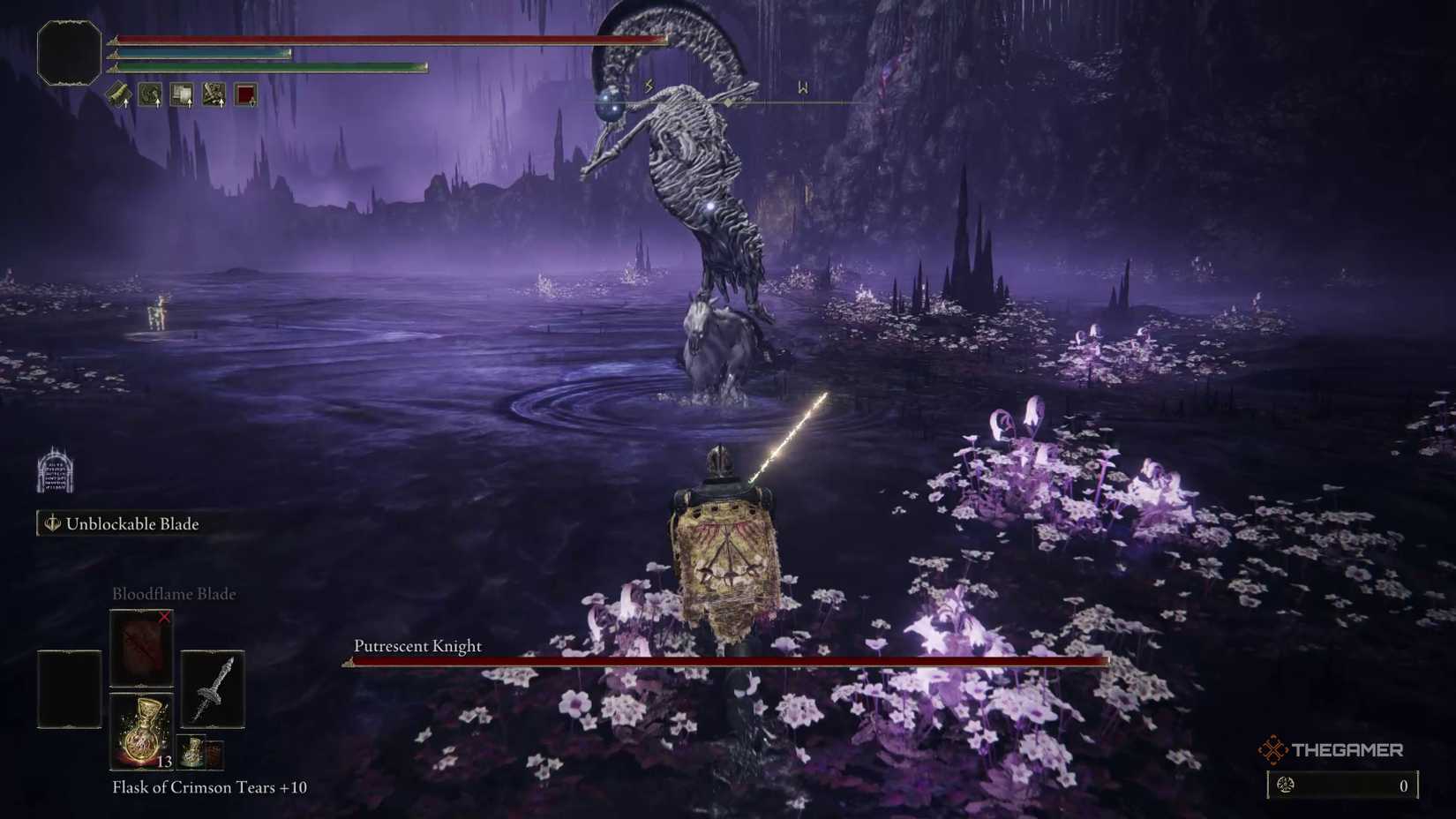Viewport: 1456px width, 819px height.
Task: Select the empty left-hand equipment slot
Action: 70,688
